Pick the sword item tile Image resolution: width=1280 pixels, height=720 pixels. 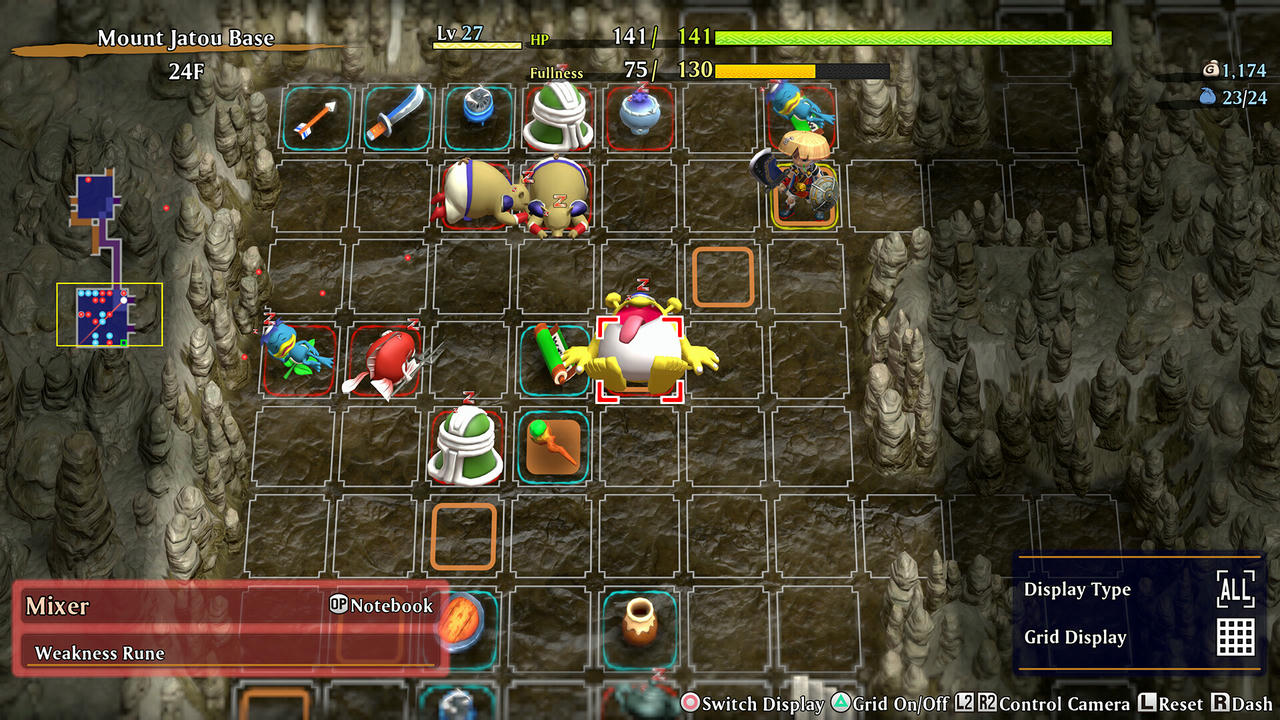tap(396, 118)
